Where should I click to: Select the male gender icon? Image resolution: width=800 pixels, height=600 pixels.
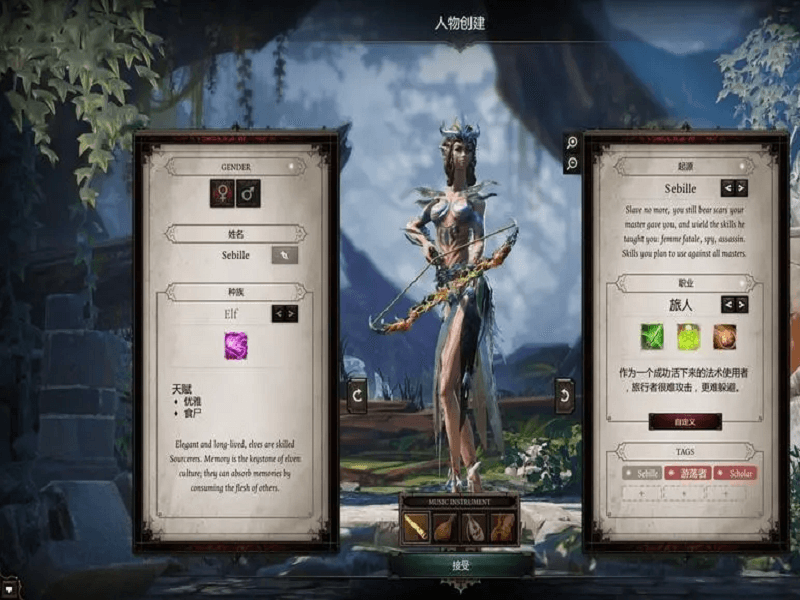point(248,193)
